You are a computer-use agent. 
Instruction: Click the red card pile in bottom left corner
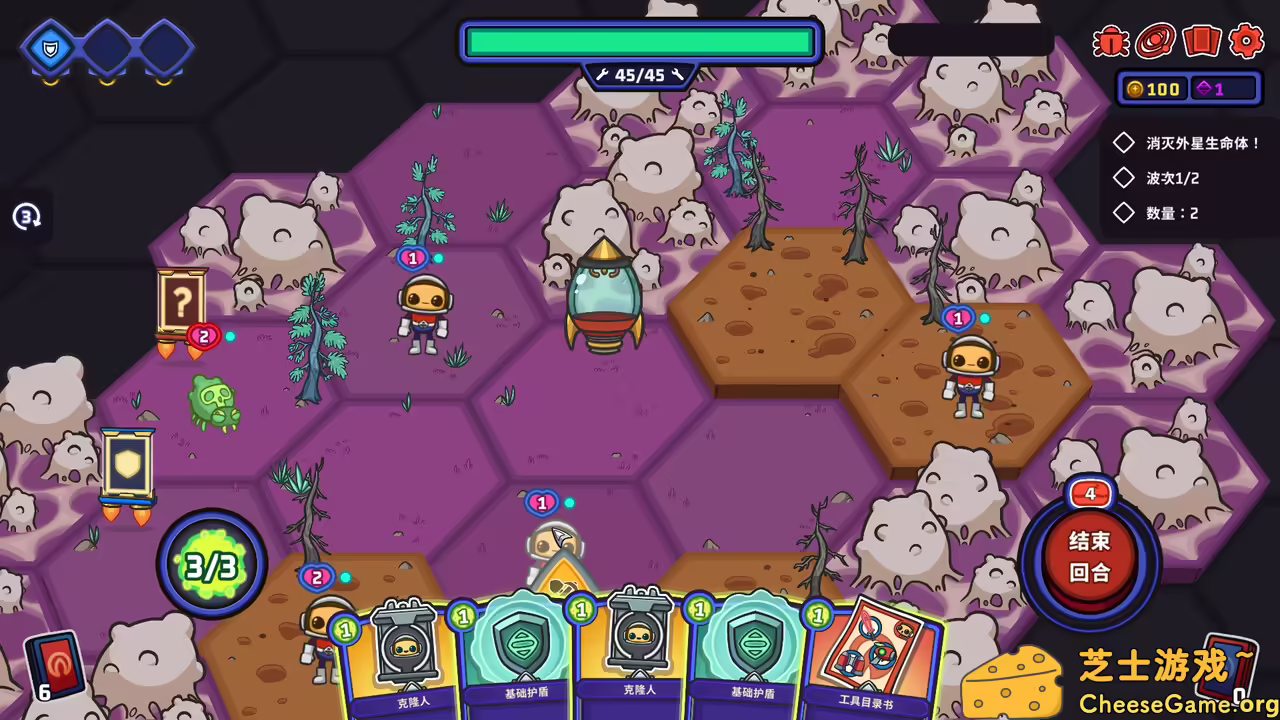tap(55, 666)
